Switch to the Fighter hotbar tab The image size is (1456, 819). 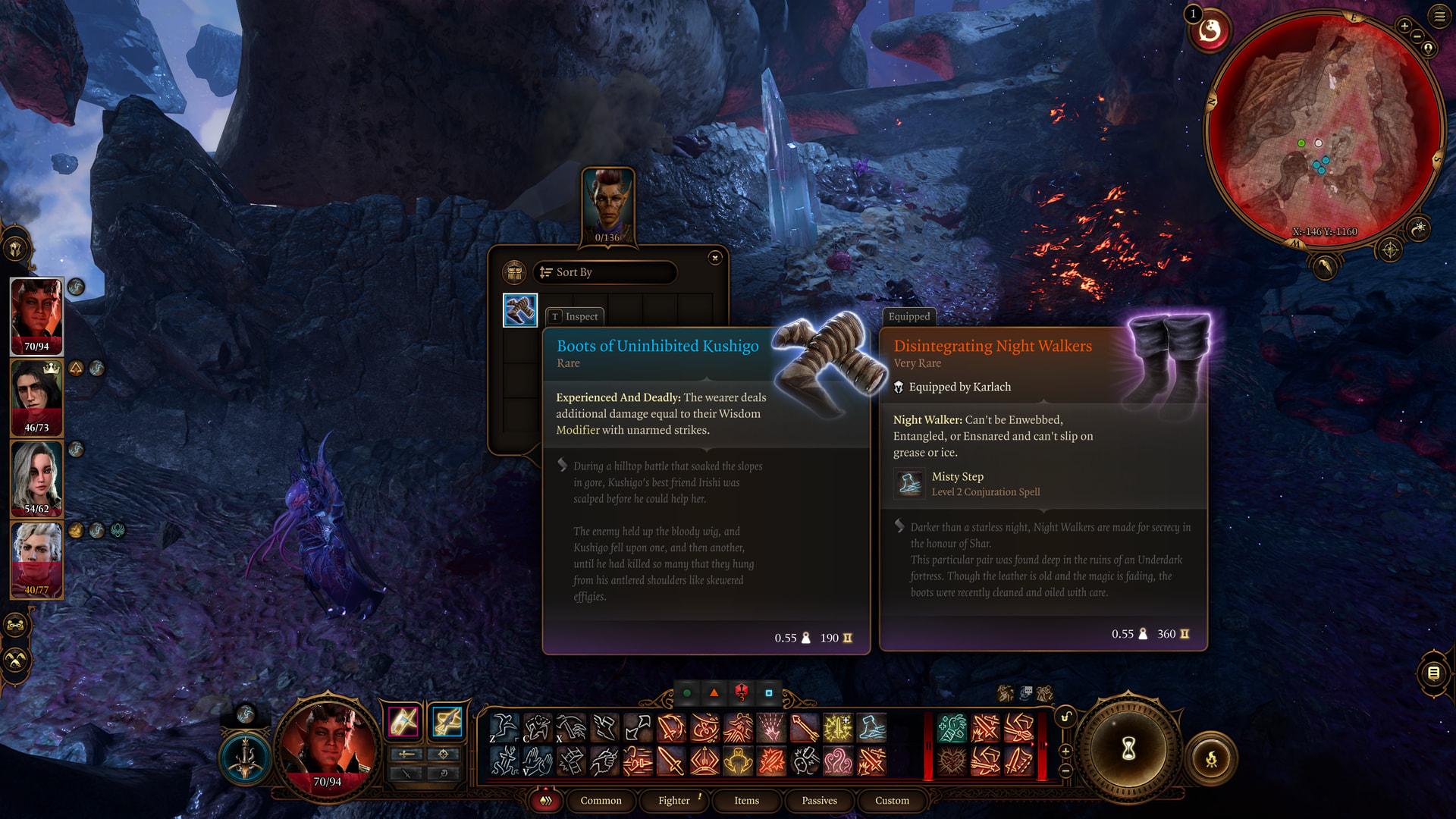[x=673, y=801]
